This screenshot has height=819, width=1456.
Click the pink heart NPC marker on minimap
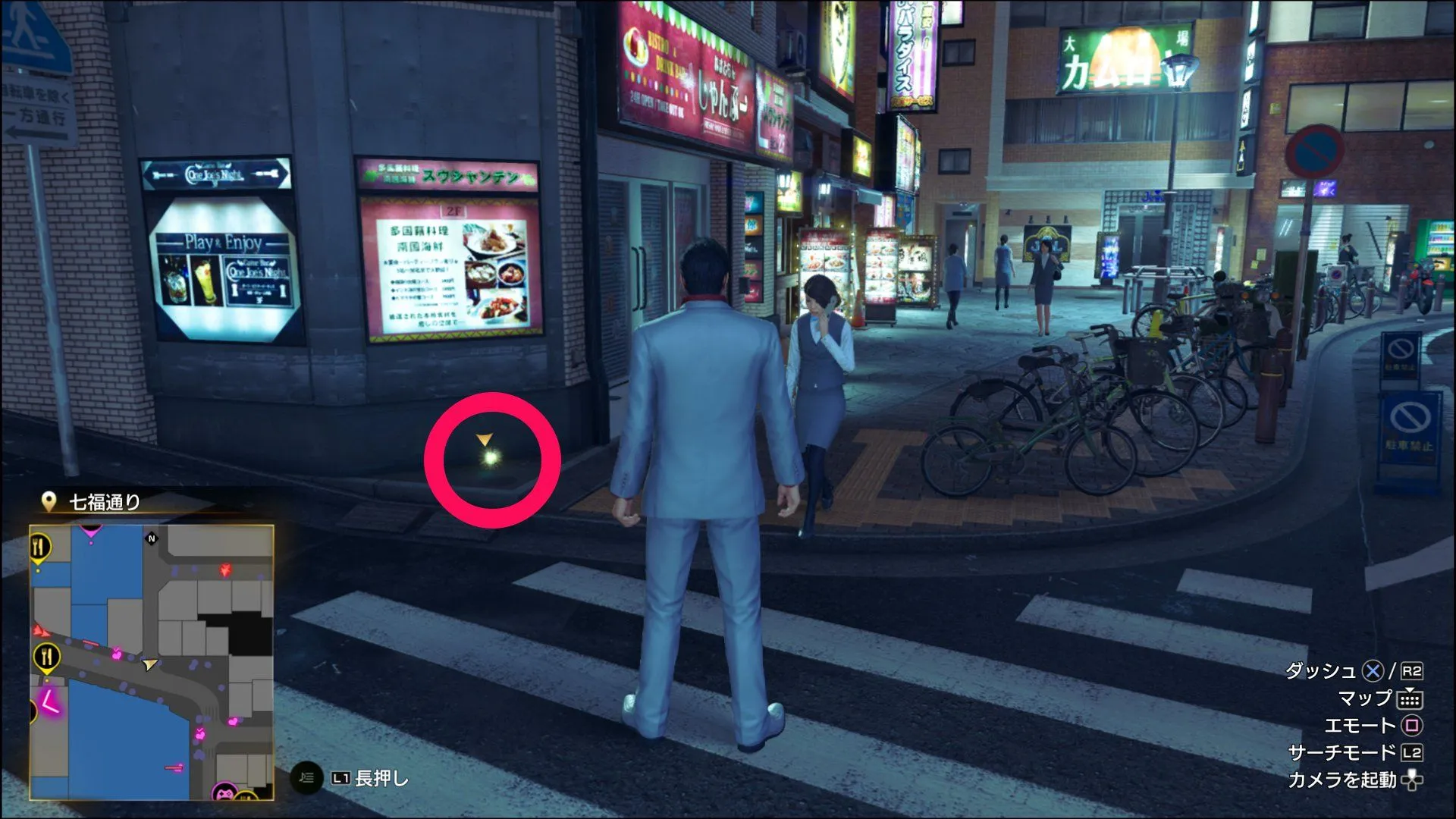[117, 654]
